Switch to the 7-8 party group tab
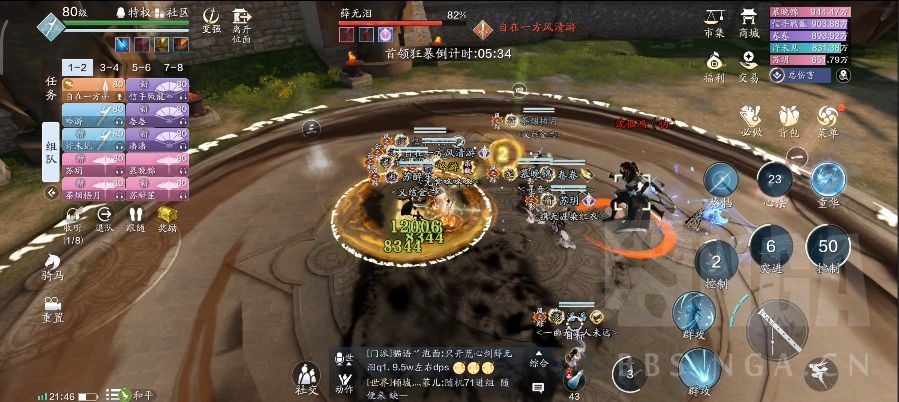Screen dimensions: 899x402 click(174, 67)
